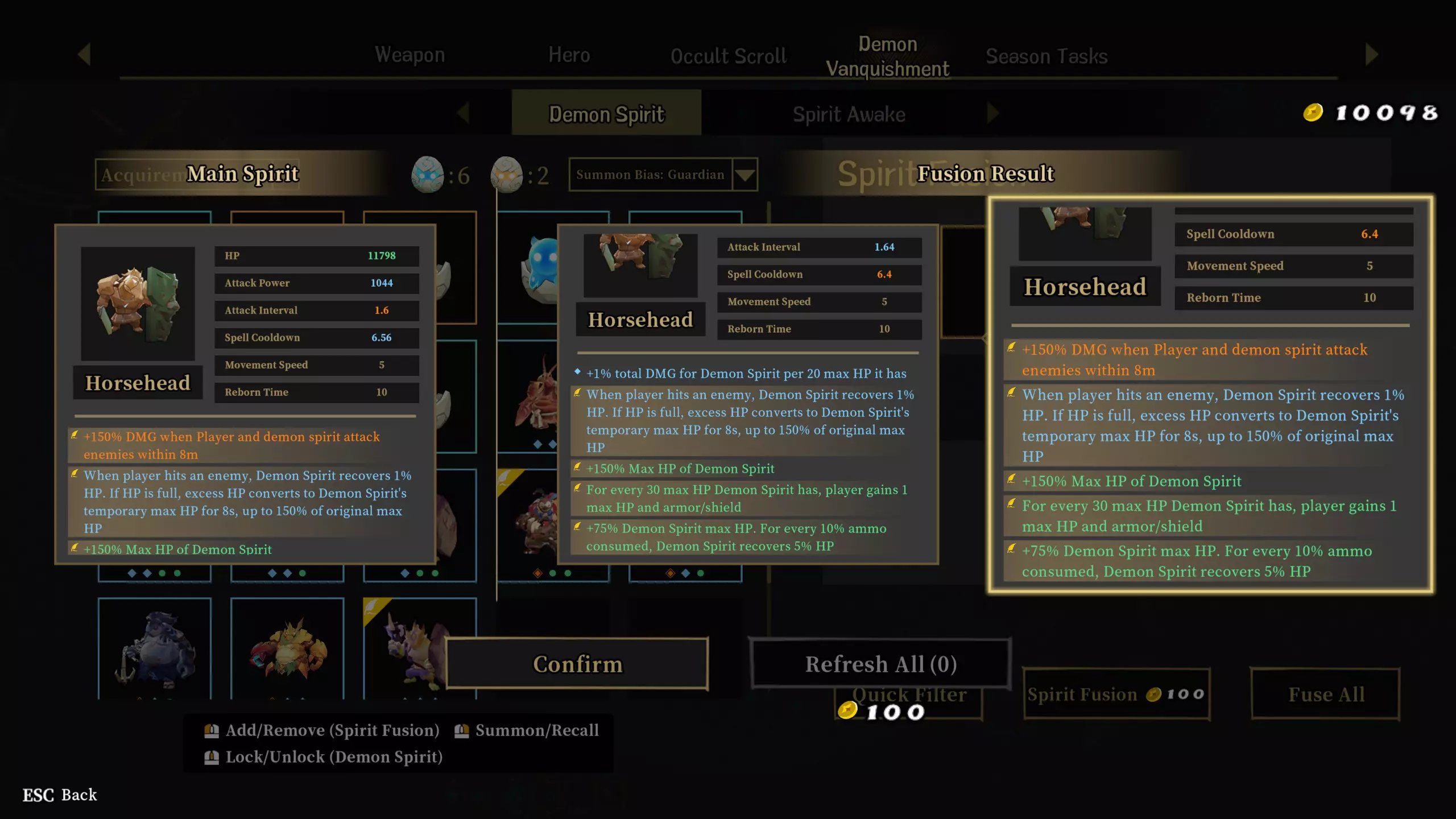The height and width of the screenshot is (819, 1456).
Task: Click the Refresh All button
Action: tap(880, 664)
